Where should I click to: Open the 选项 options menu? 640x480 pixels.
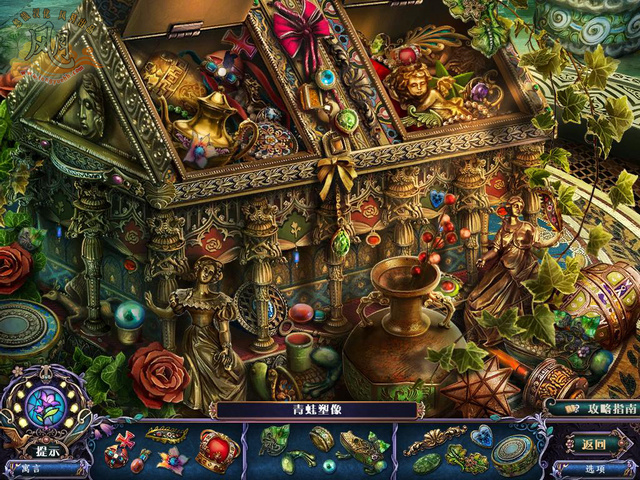point(597,468)
